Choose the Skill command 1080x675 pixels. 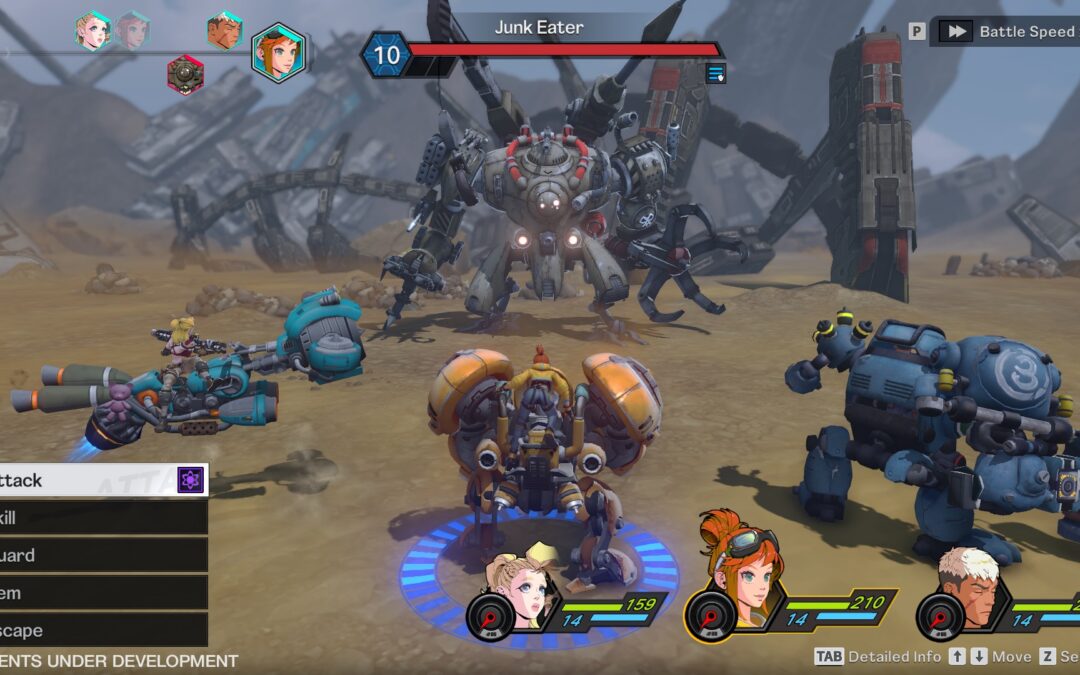(x=100, y=518)
